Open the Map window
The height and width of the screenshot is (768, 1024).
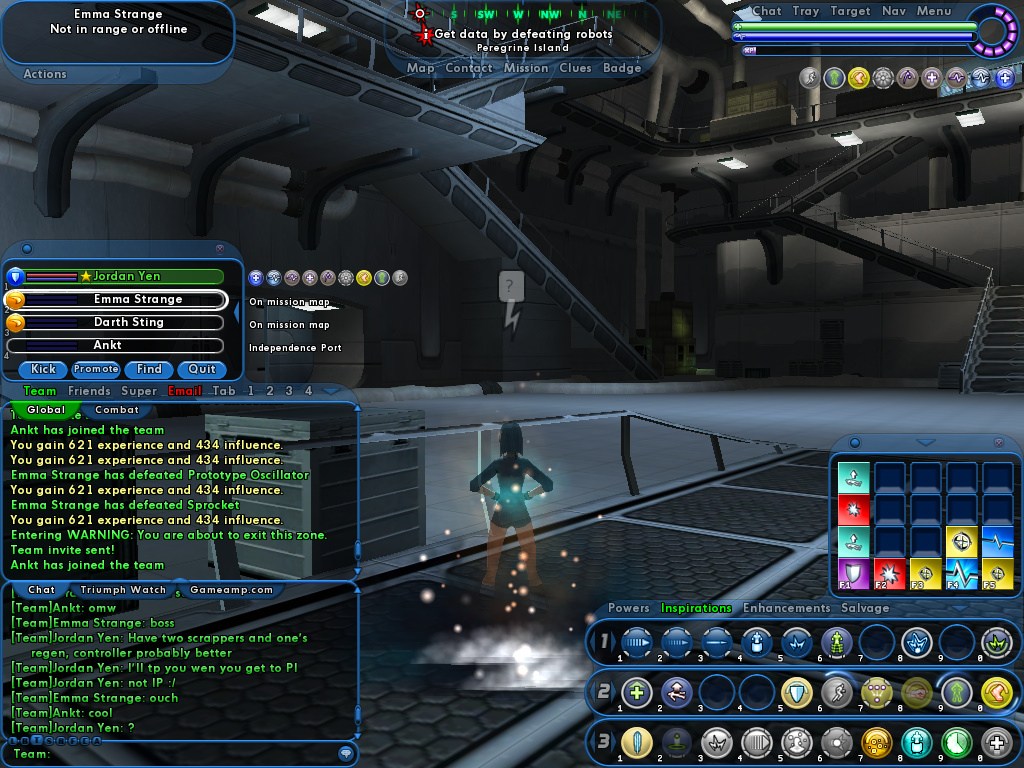tap(420, 68)
